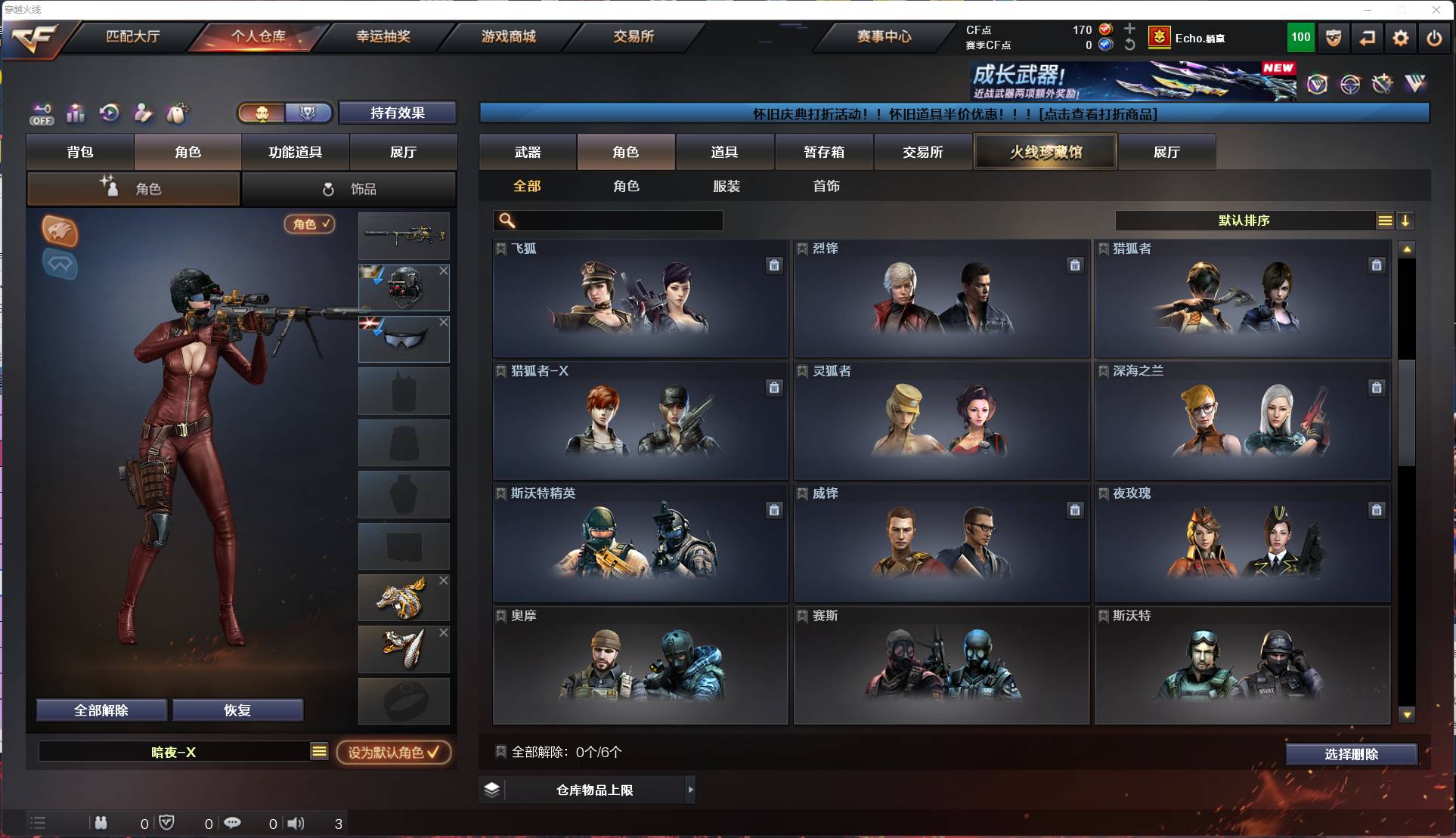Open the character list beside 暗夜-X
The width and height of the screenshot is (1456, 838).
319,752
